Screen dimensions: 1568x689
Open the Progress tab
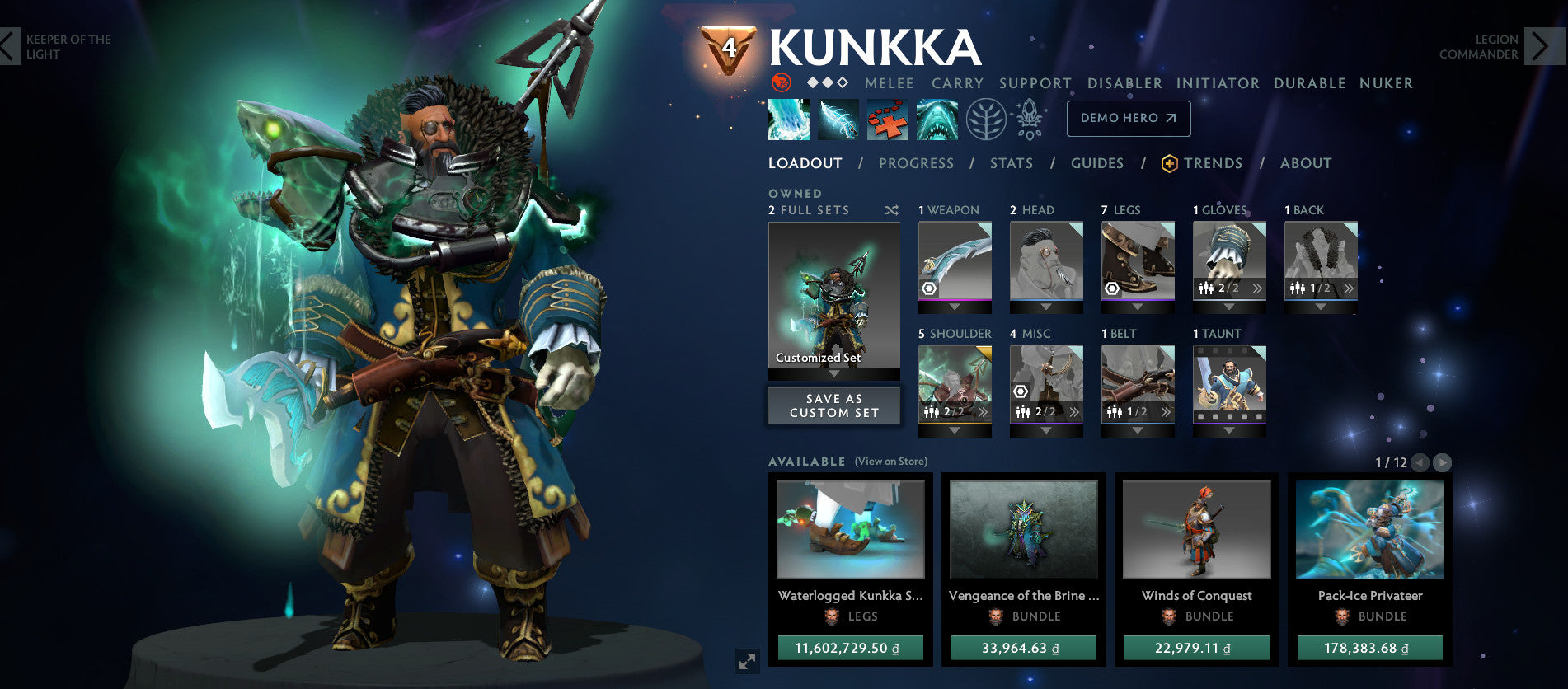coord(915,163)
